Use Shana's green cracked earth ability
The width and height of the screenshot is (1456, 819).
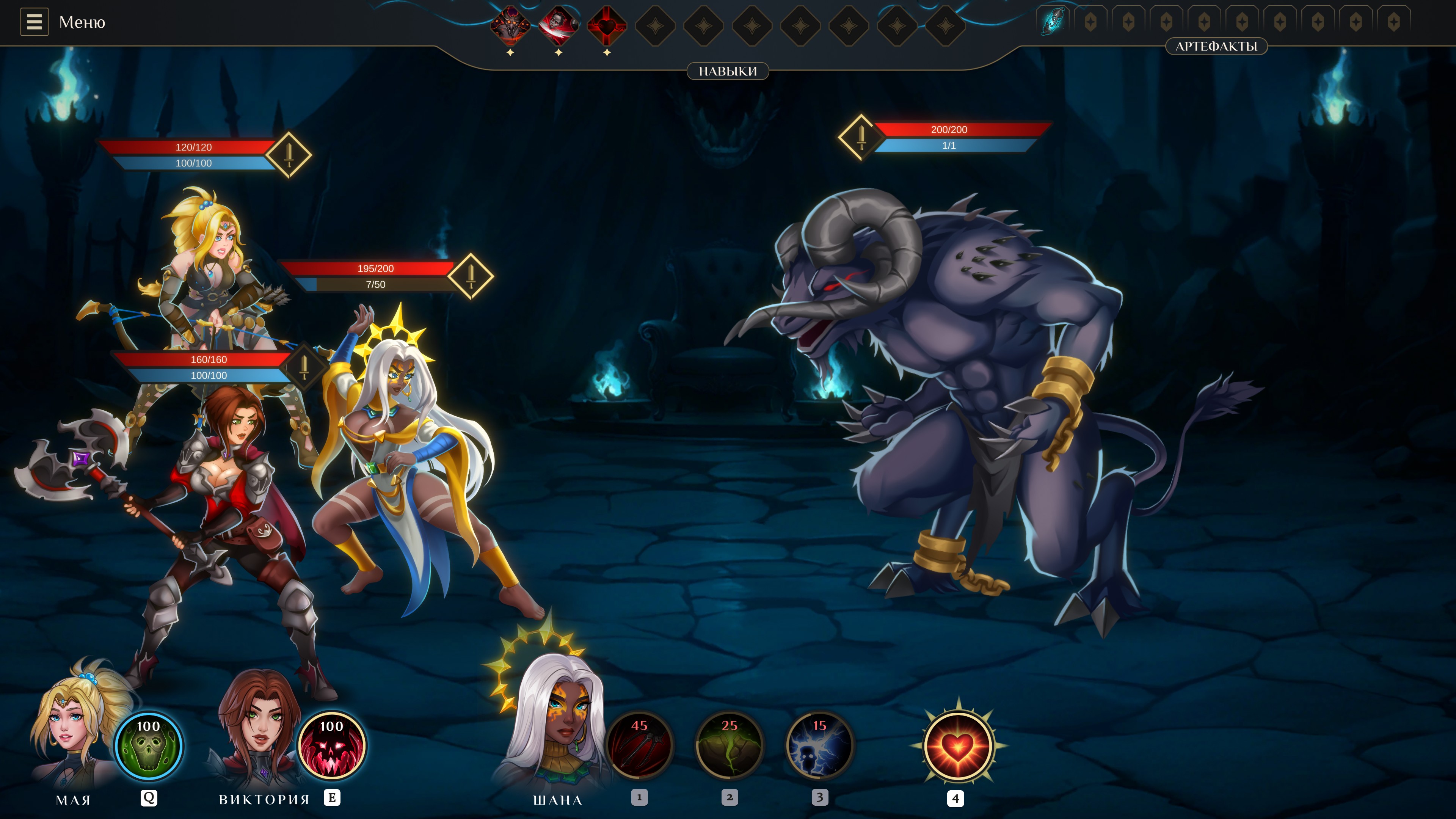(x=730, y=746)
